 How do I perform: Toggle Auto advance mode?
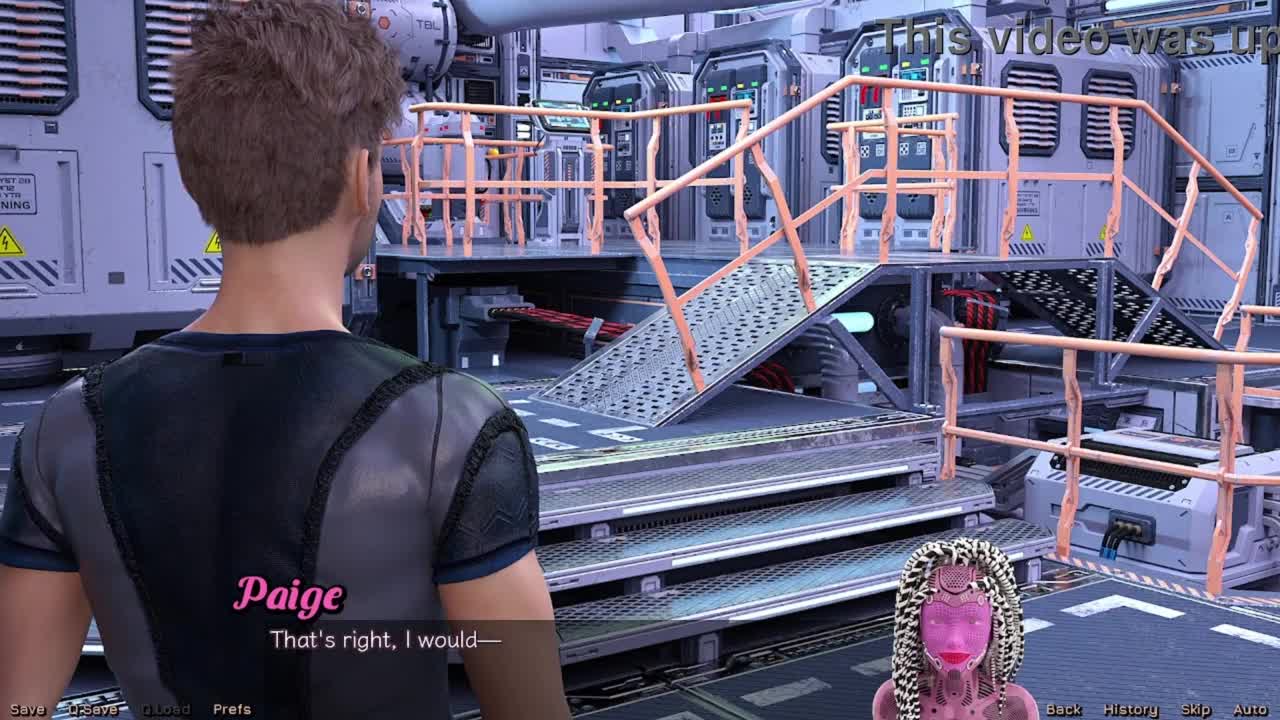pos(1250,709)
